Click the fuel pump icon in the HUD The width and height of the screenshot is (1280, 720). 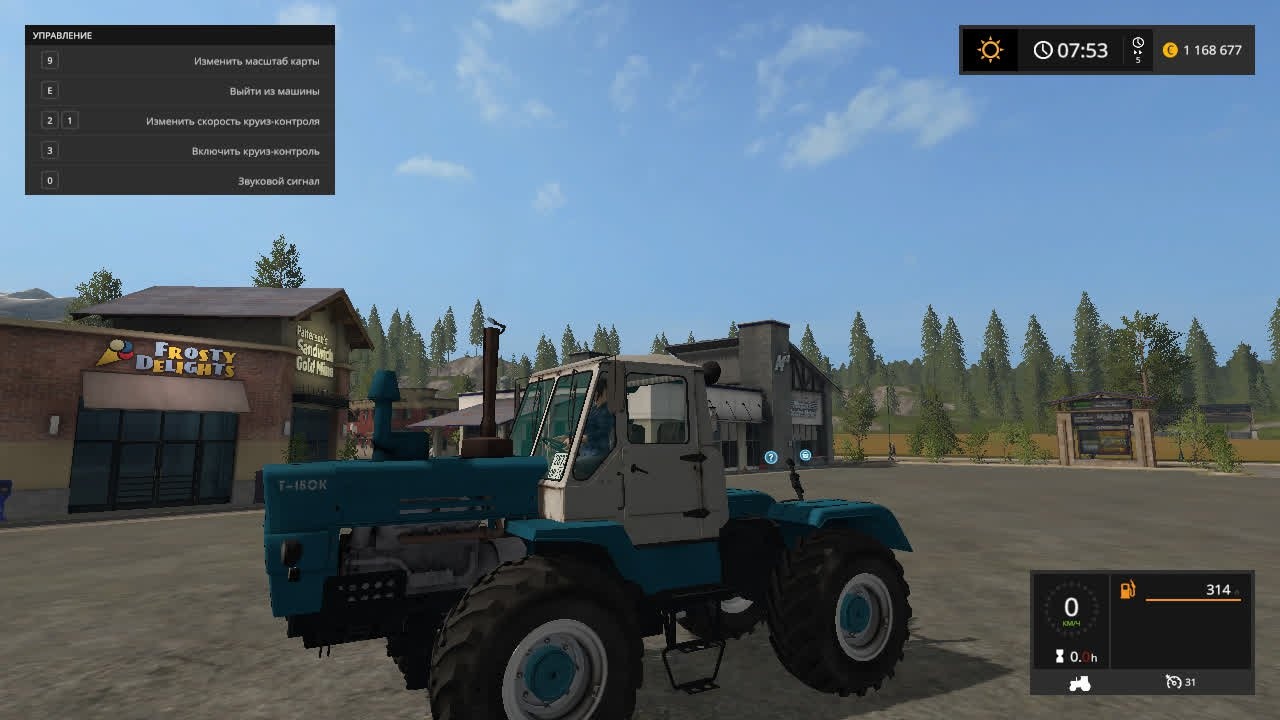(x=1128, y=590)
